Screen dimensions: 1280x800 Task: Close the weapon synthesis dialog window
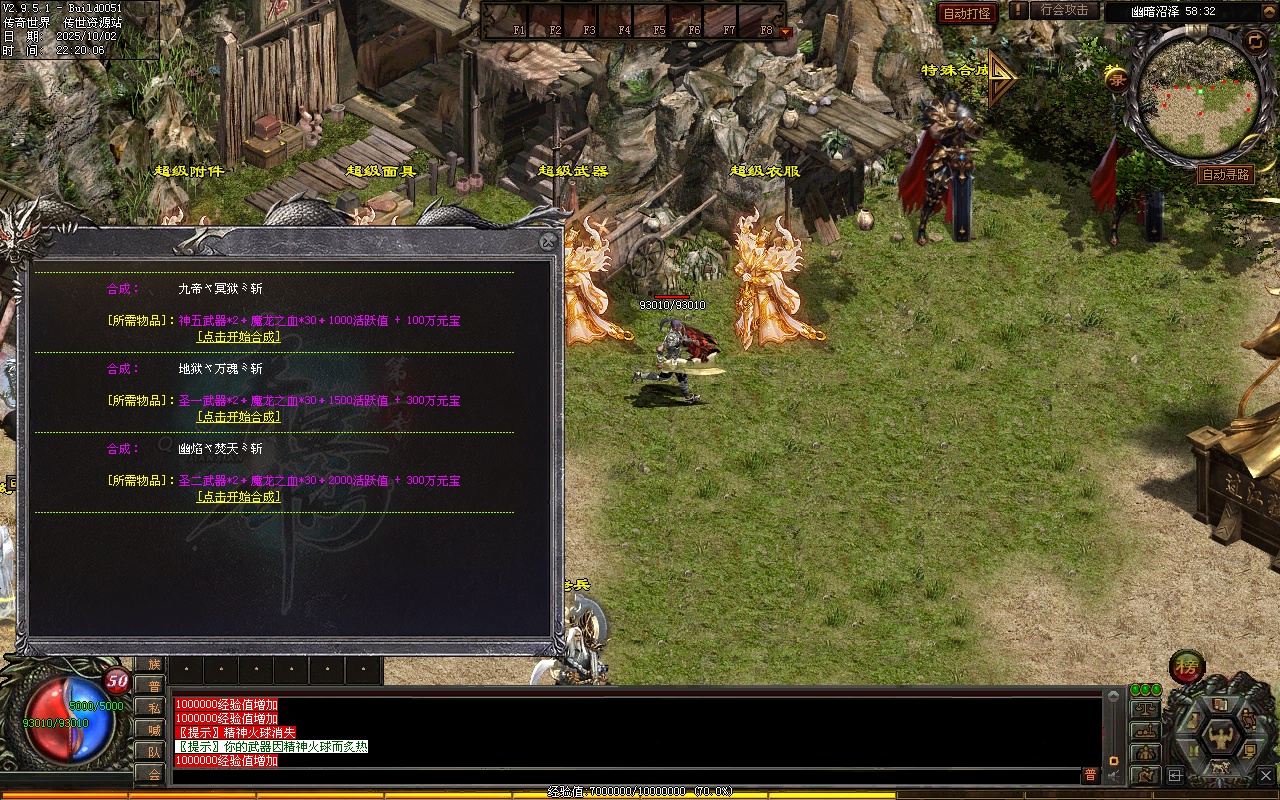tap(547, 241)
